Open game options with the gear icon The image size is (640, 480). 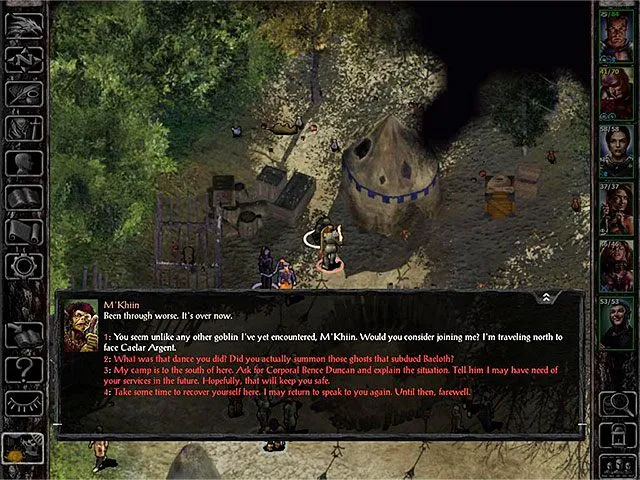[22, 266]
